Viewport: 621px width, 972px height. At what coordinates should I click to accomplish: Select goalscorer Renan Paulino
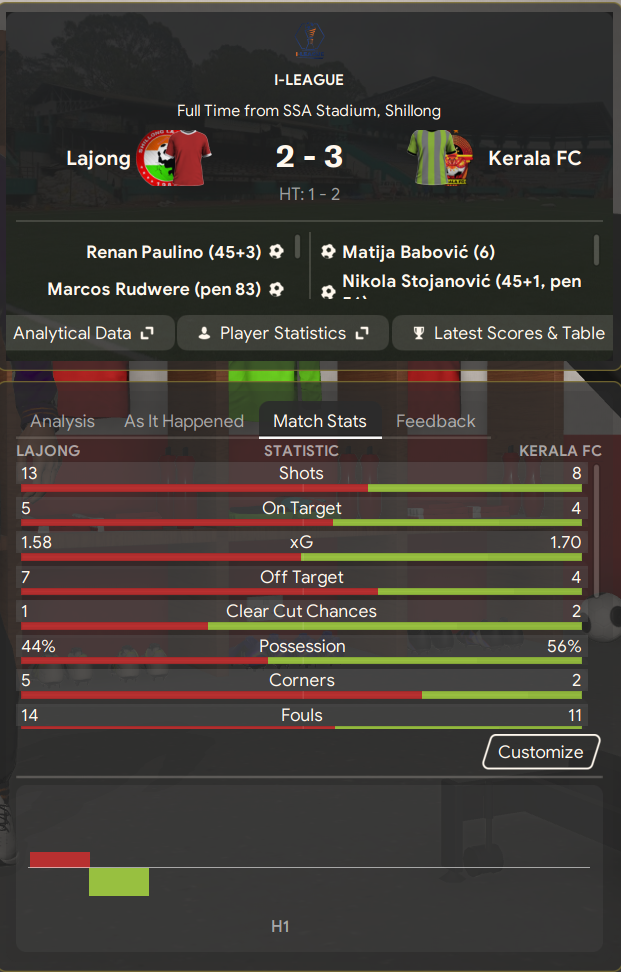point(173,252)
